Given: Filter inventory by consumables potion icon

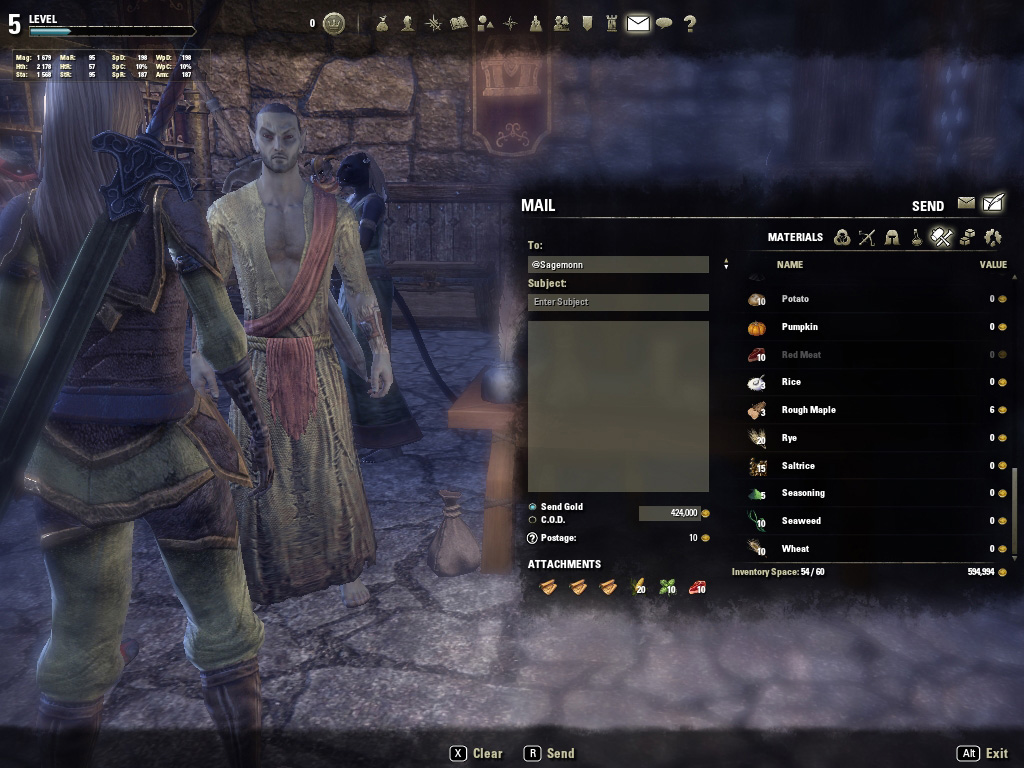Looking at the screenshot, I should pyautogui.click(x=916, y=237).
